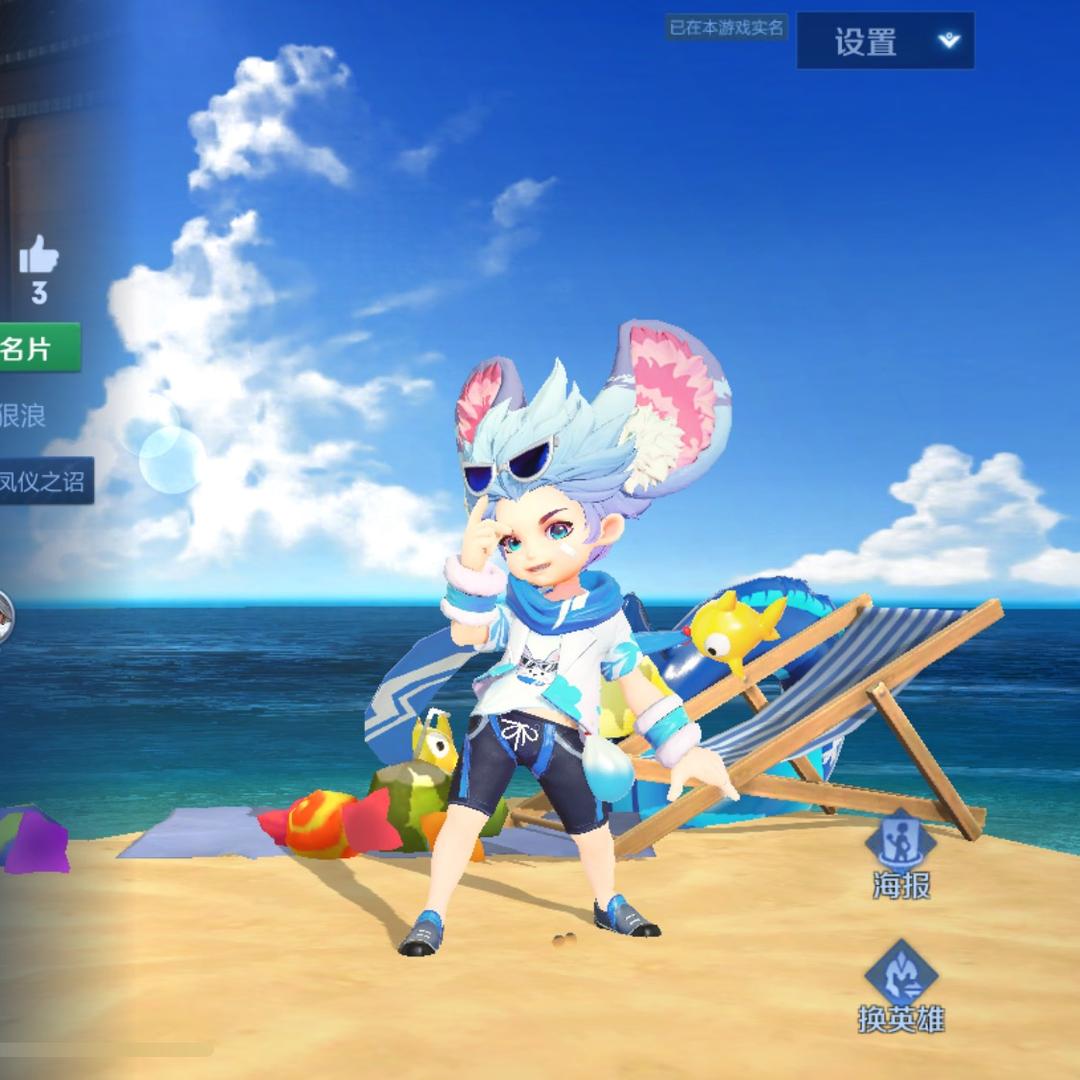
Task: Select the 凤仪之诏 title tag
Action: tap(45, 481)
